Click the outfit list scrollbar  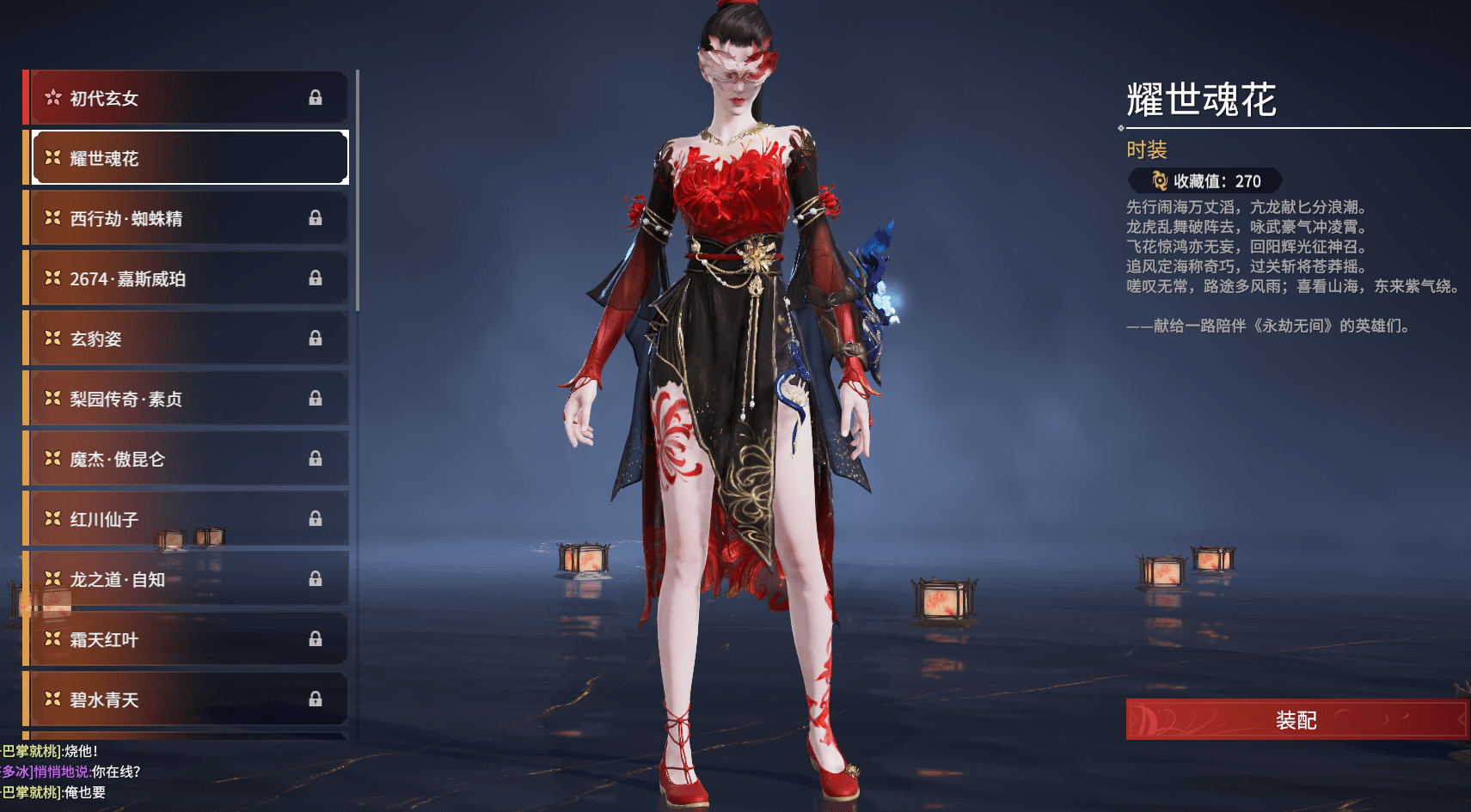[x=357, y=189]
